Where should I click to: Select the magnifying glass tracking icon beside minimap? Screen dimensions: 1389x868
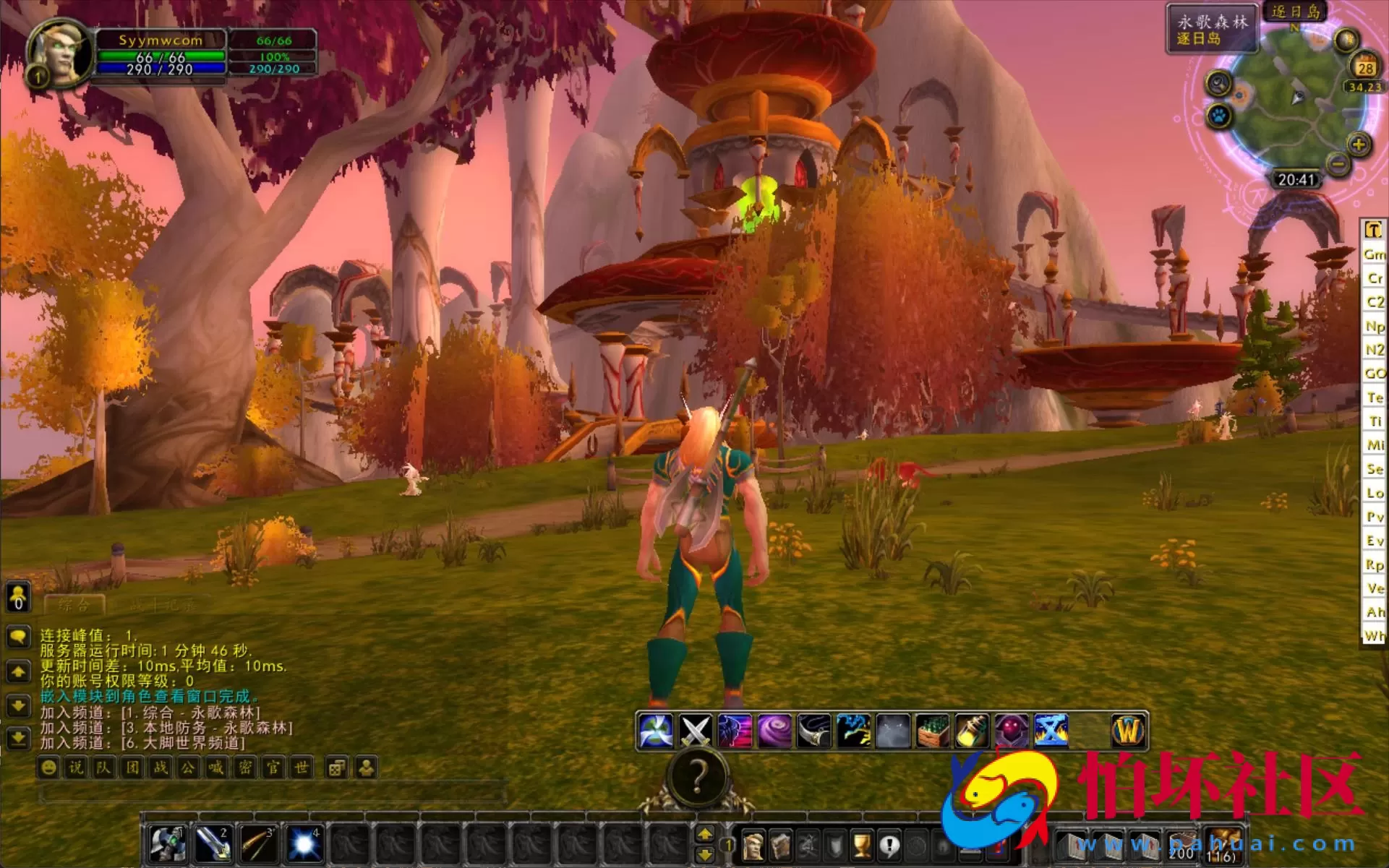click(x=1218, y=82)
